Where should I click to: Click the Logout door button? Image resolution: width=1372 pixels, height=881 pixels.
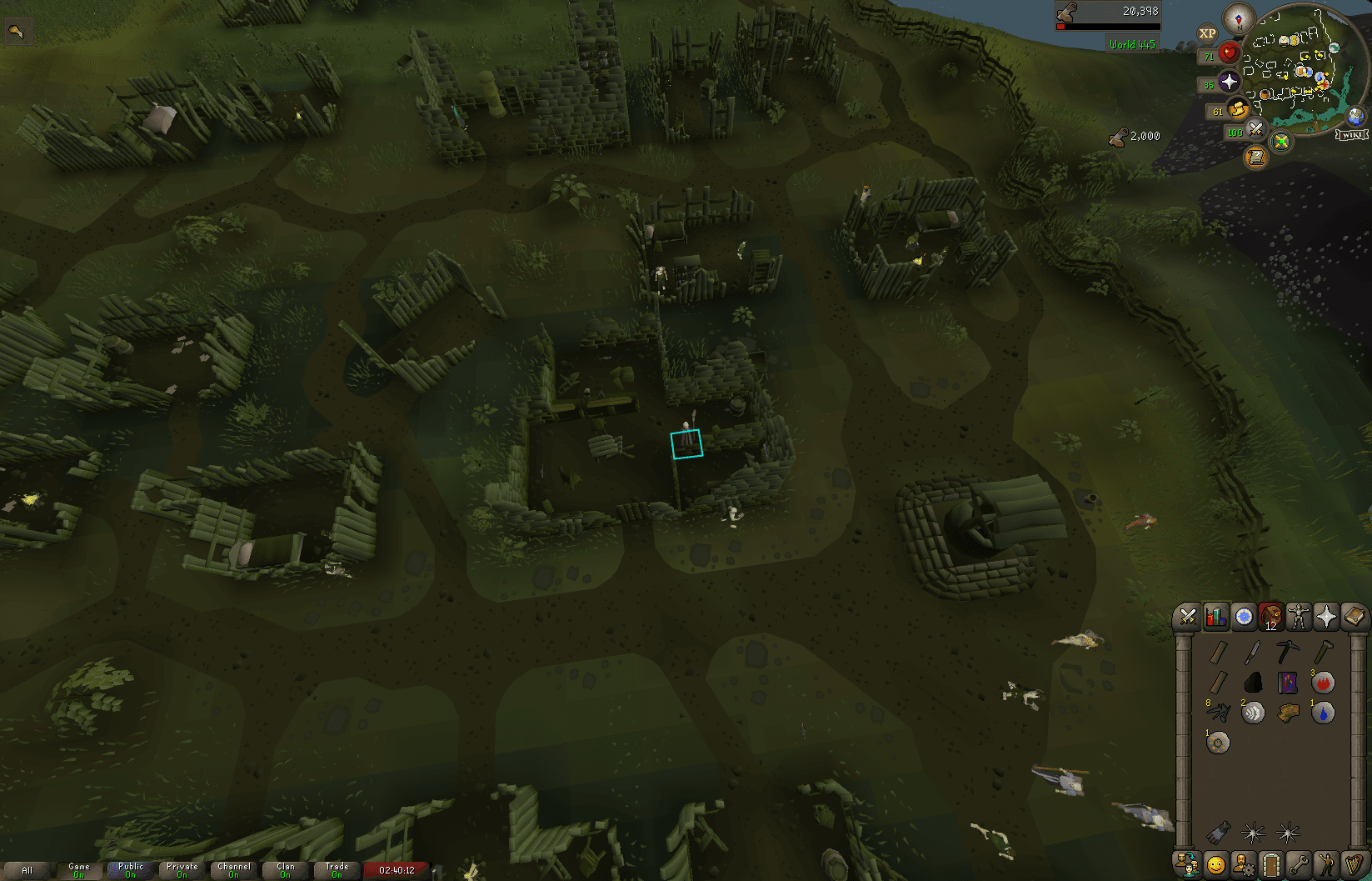pos(1271,864)
